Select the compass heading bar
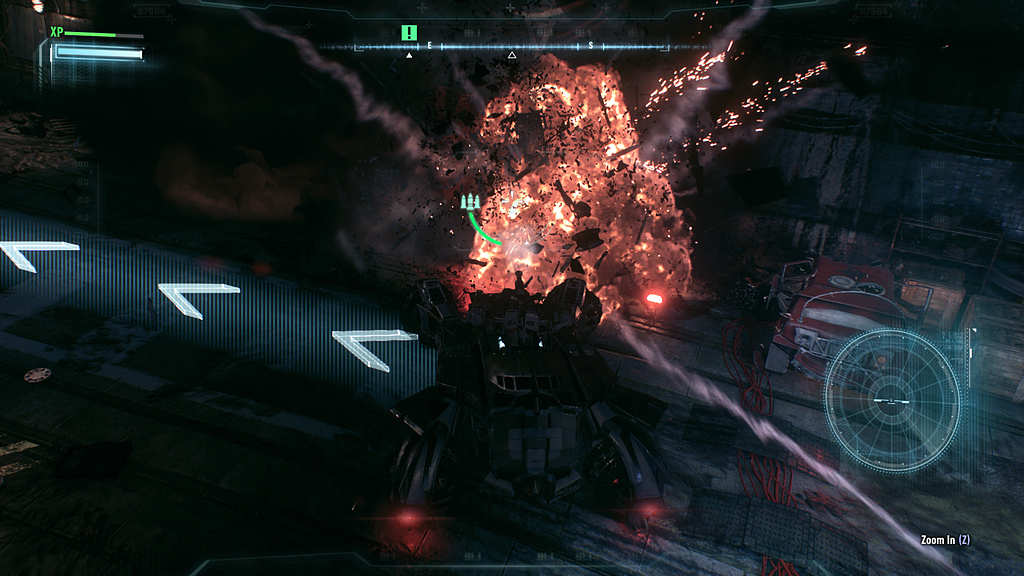1024x576 pixels. point(510,47)
